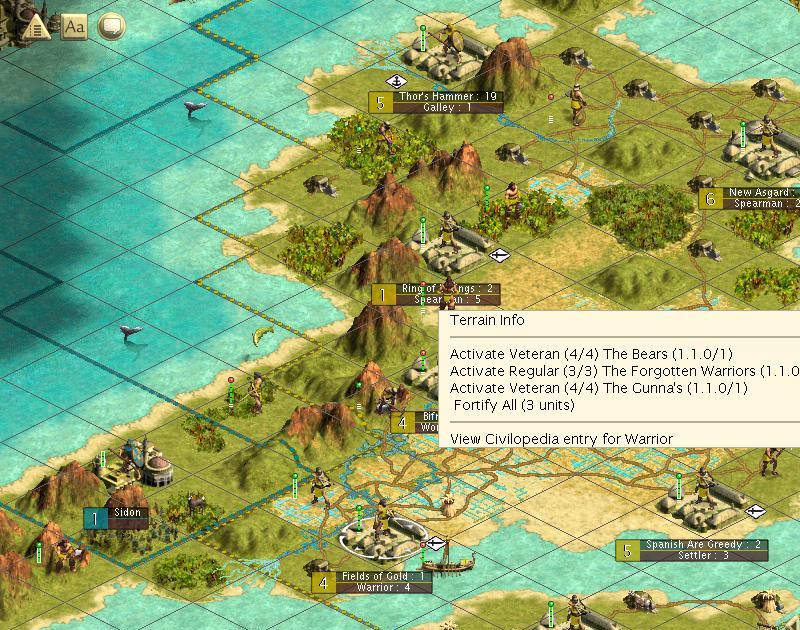The height and width of the screenshot is (630, 800).
Task: Open the Thor's Hammer city label
Action: [x=446, y=97]
